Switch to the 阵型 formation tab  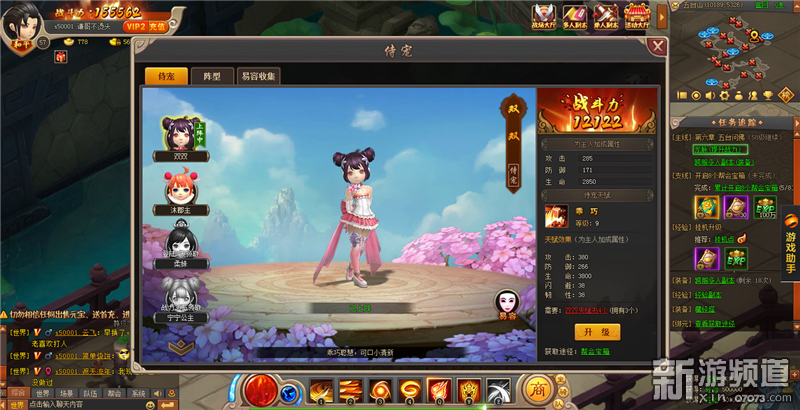212,76
